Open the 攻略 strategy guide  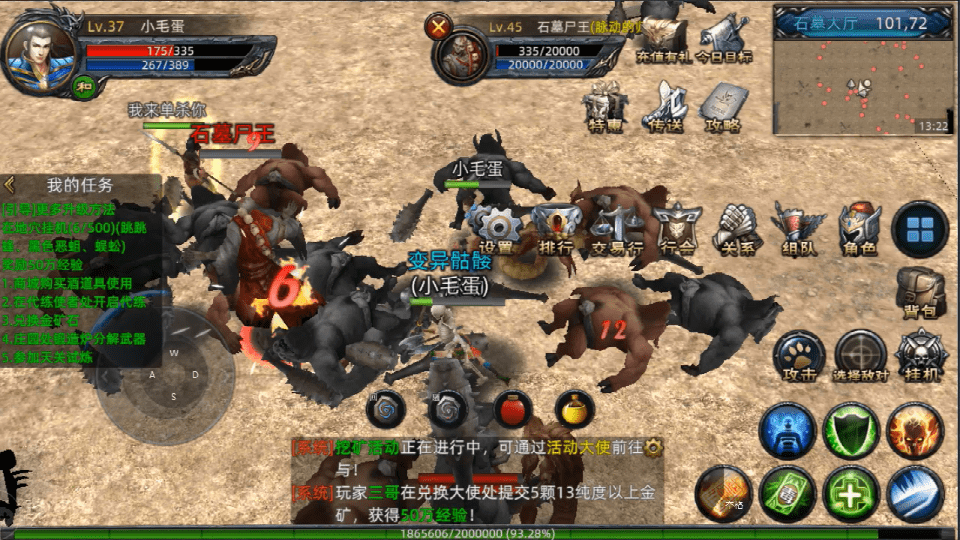(x=723, y=107)
